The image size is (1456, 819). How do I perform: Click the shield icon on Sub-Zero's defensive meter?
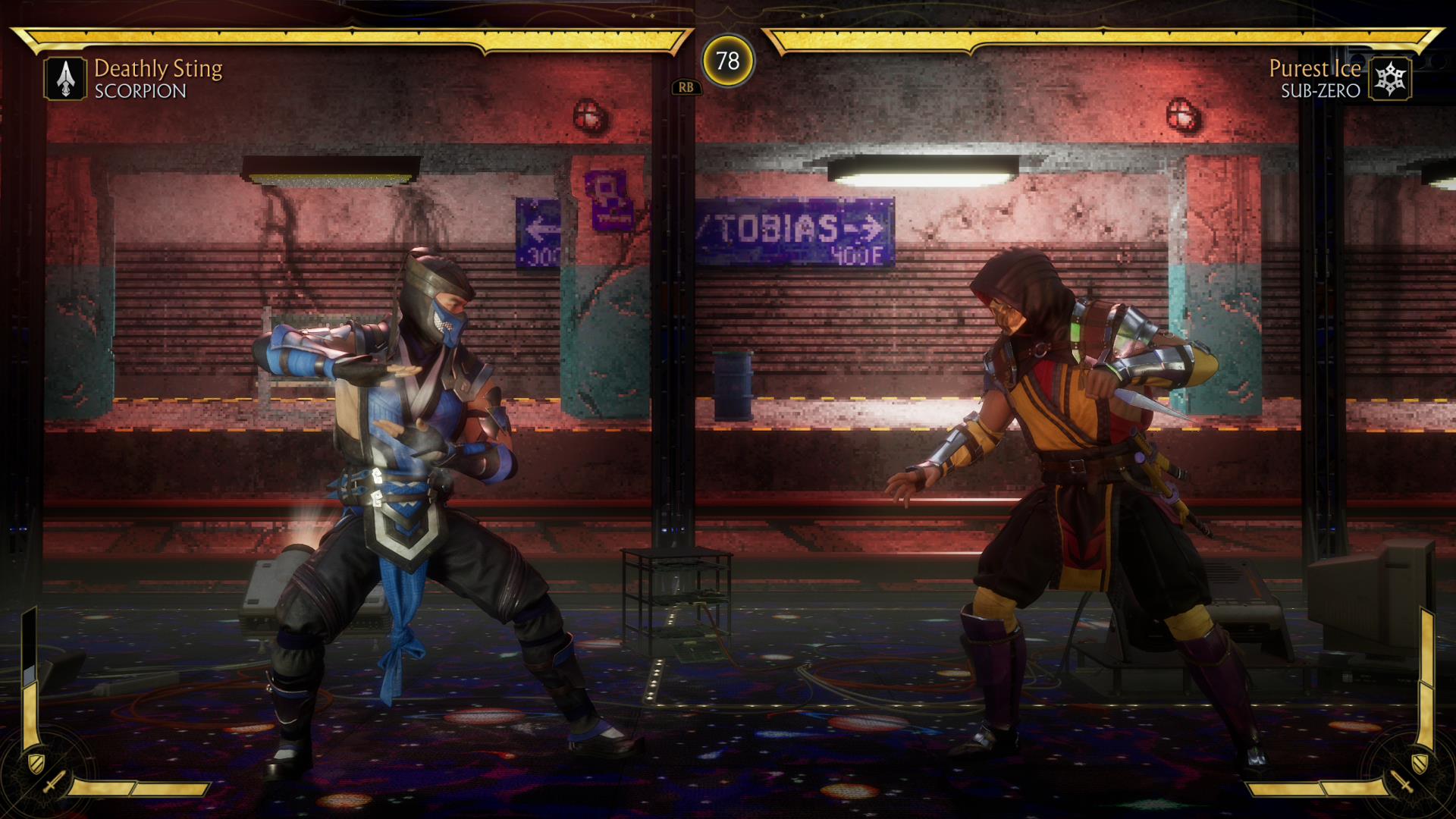(x=1420, y=764)
